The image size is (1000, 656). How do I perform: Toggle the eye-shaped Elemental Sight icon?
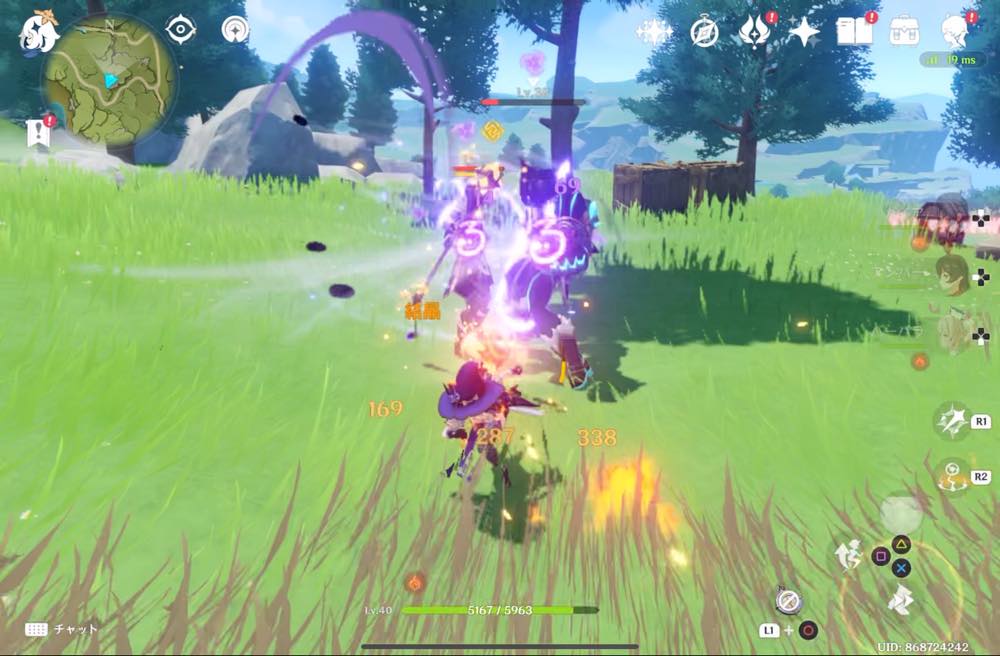(x=180, y=30)
